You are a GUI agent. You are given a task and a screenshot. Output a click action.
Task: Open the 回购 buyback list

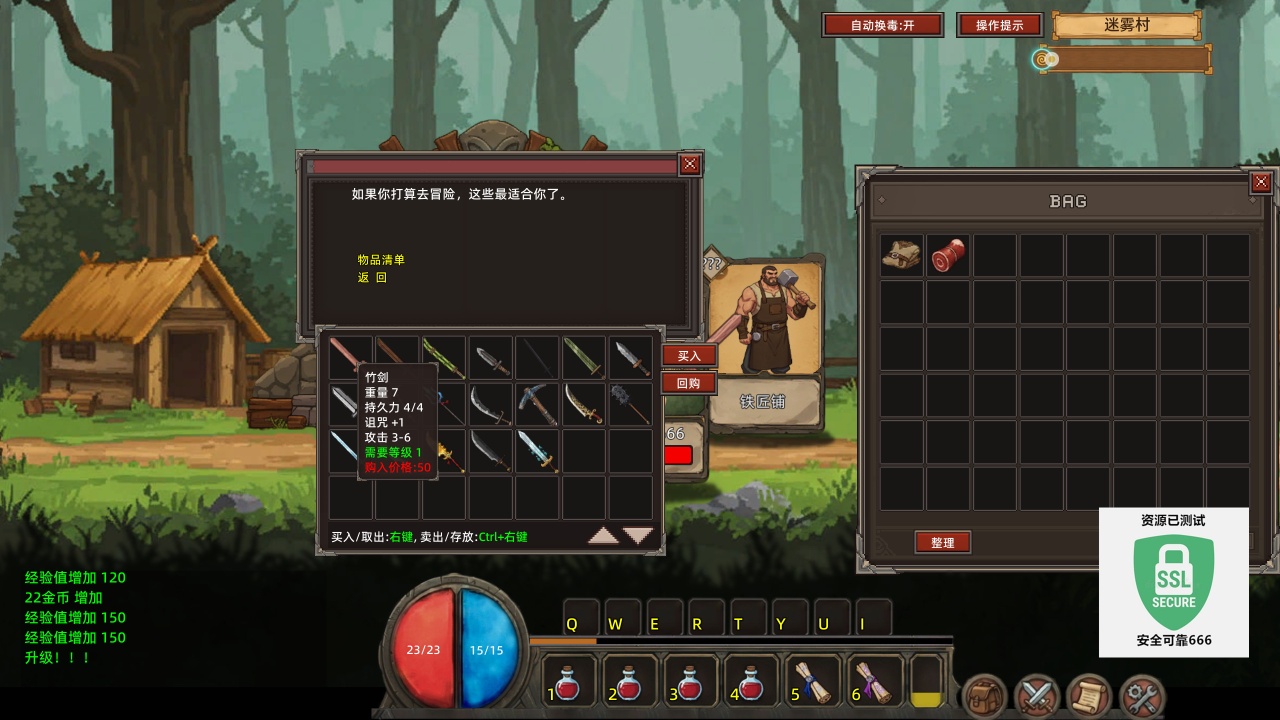689,383
